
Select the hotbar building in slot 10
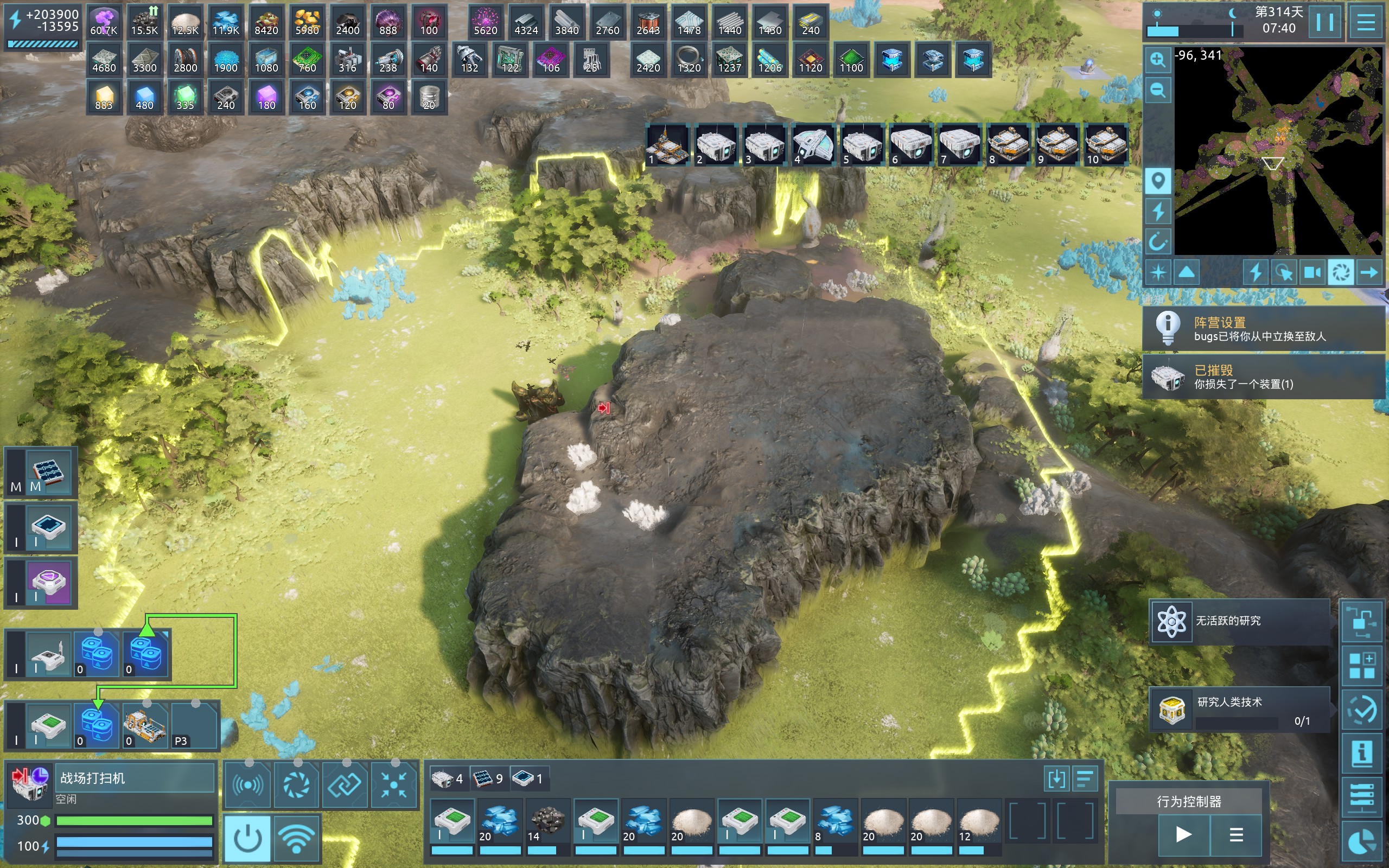[x=1105, y=145]
